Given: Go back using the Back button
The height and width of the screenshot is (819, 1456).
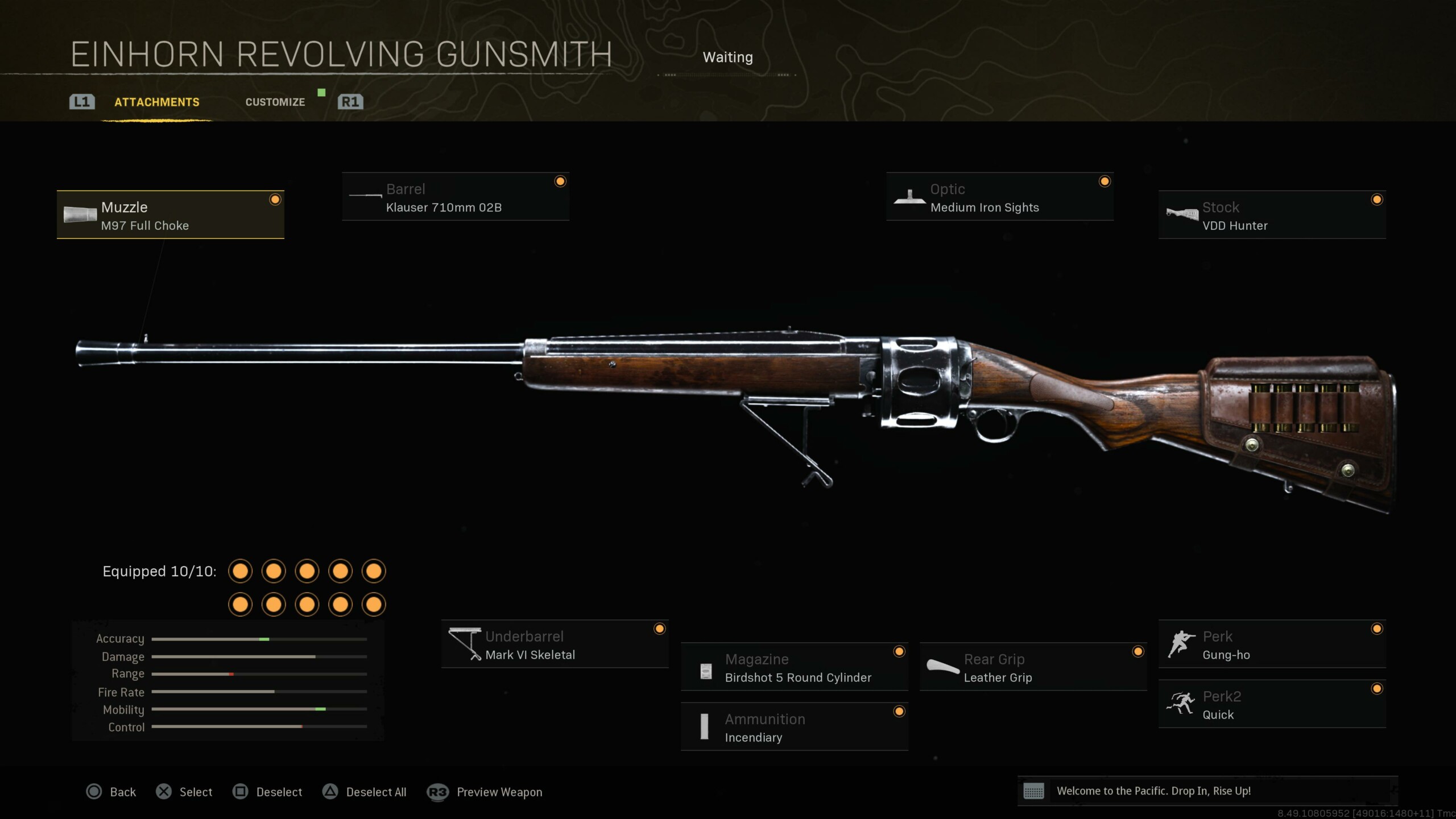Looking at the screenshot, I should point(111,792).
